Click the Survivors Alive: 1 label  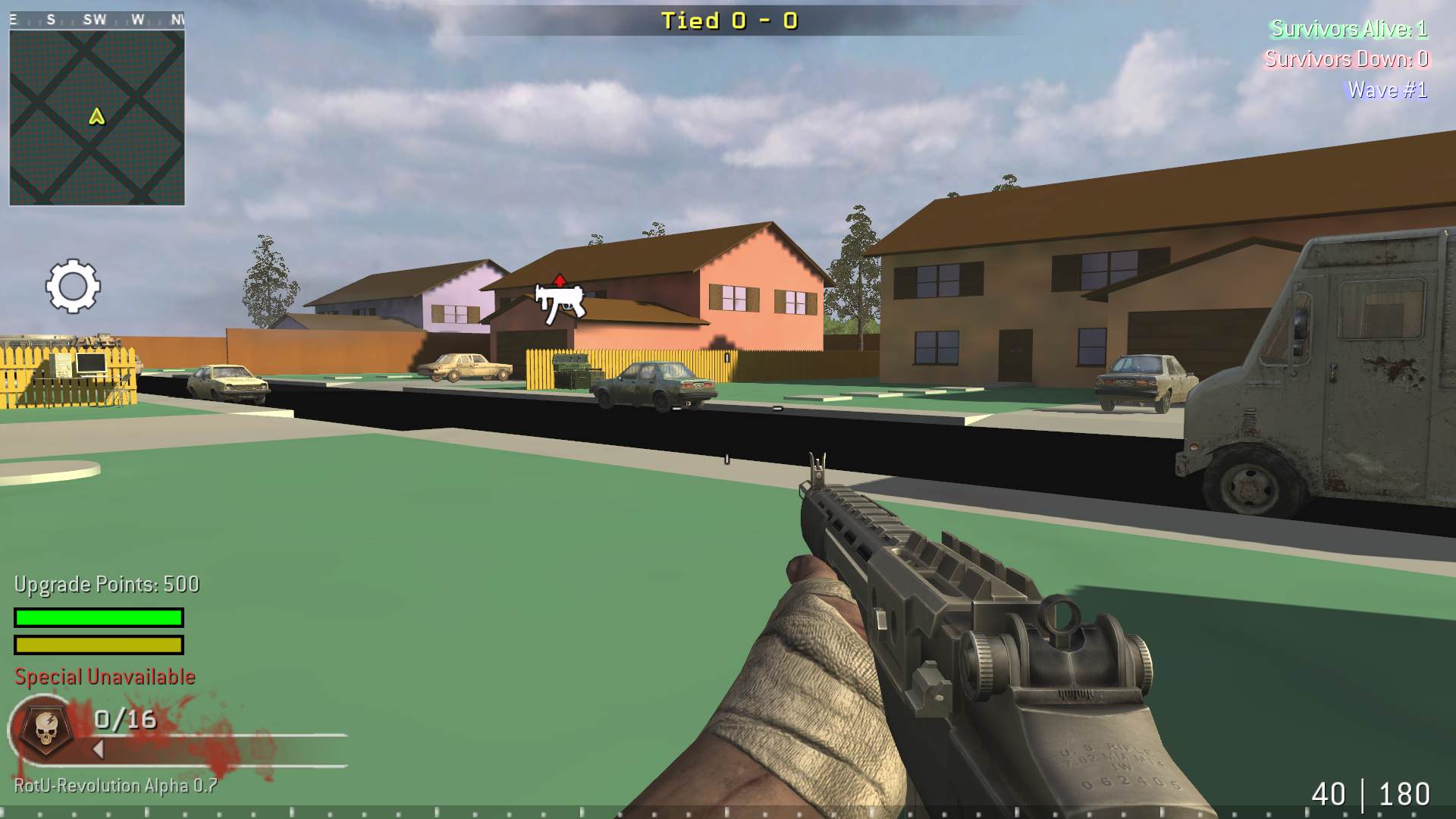(x=1351, y=30)
